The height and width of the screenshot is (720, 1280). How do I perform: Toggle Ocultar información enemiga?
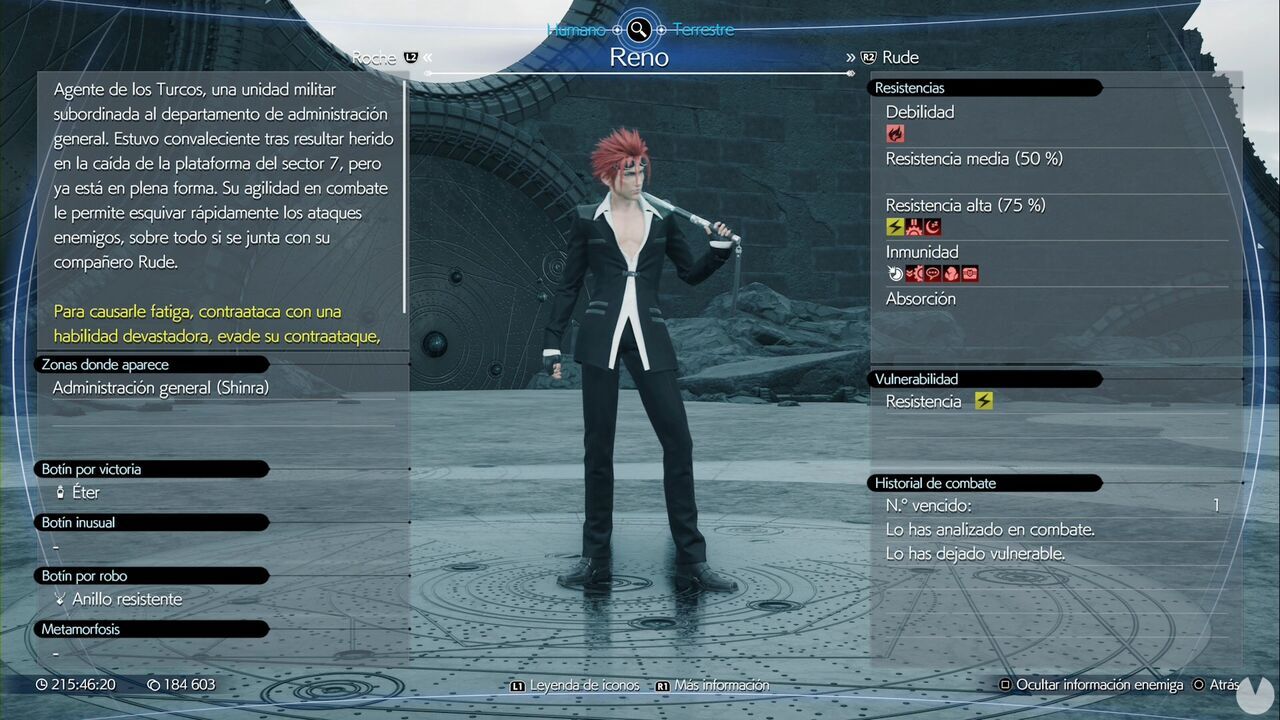coord(1092,685)
